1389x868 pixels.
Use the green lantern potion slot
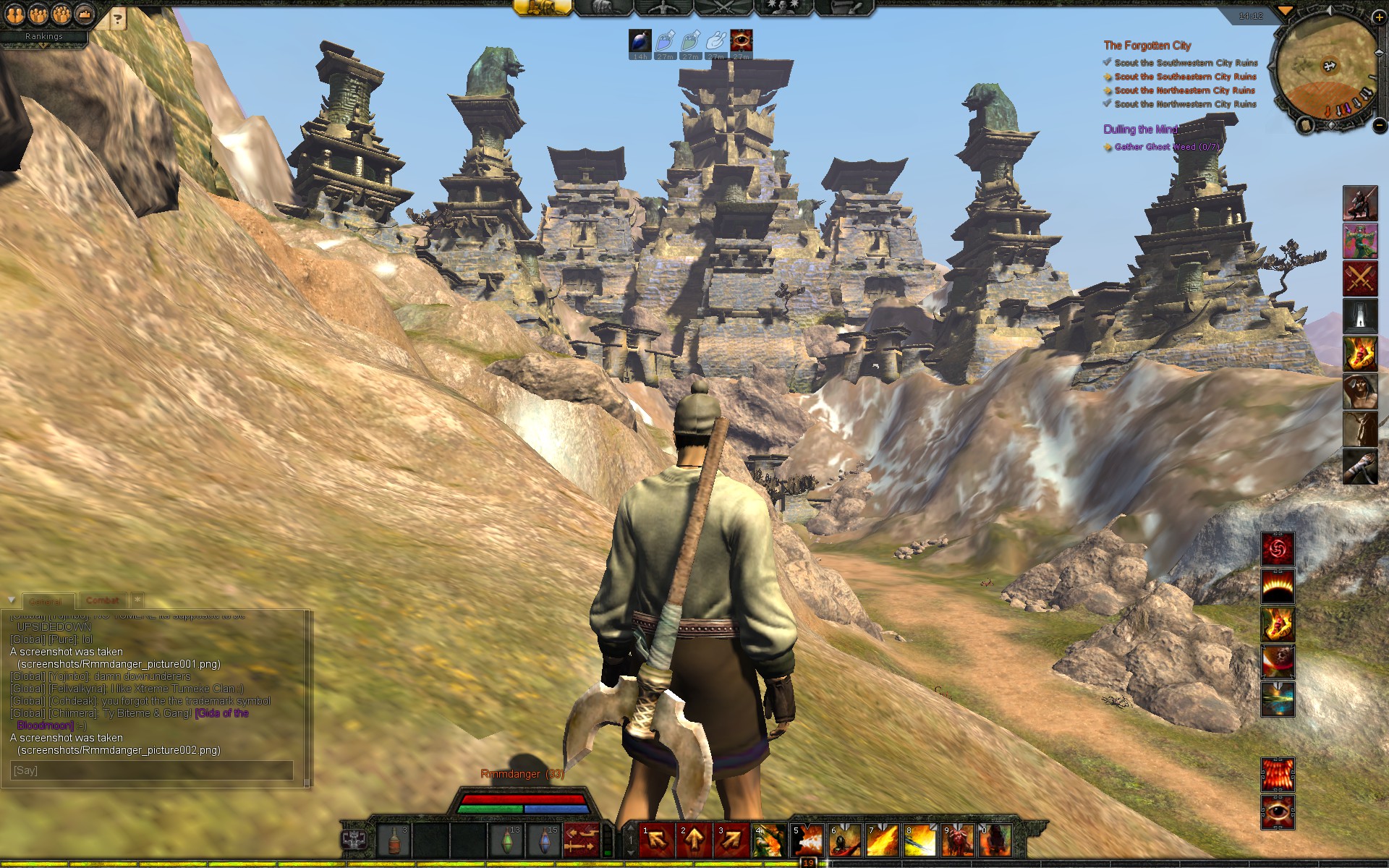(506, 840)
